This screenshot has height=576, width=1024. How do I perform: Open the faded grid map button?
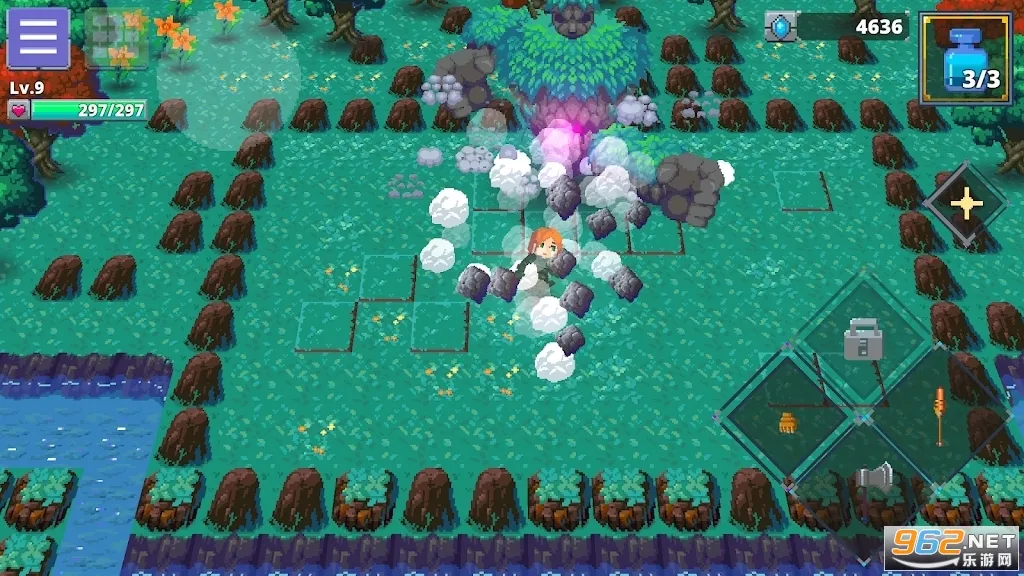coord(117,38)
